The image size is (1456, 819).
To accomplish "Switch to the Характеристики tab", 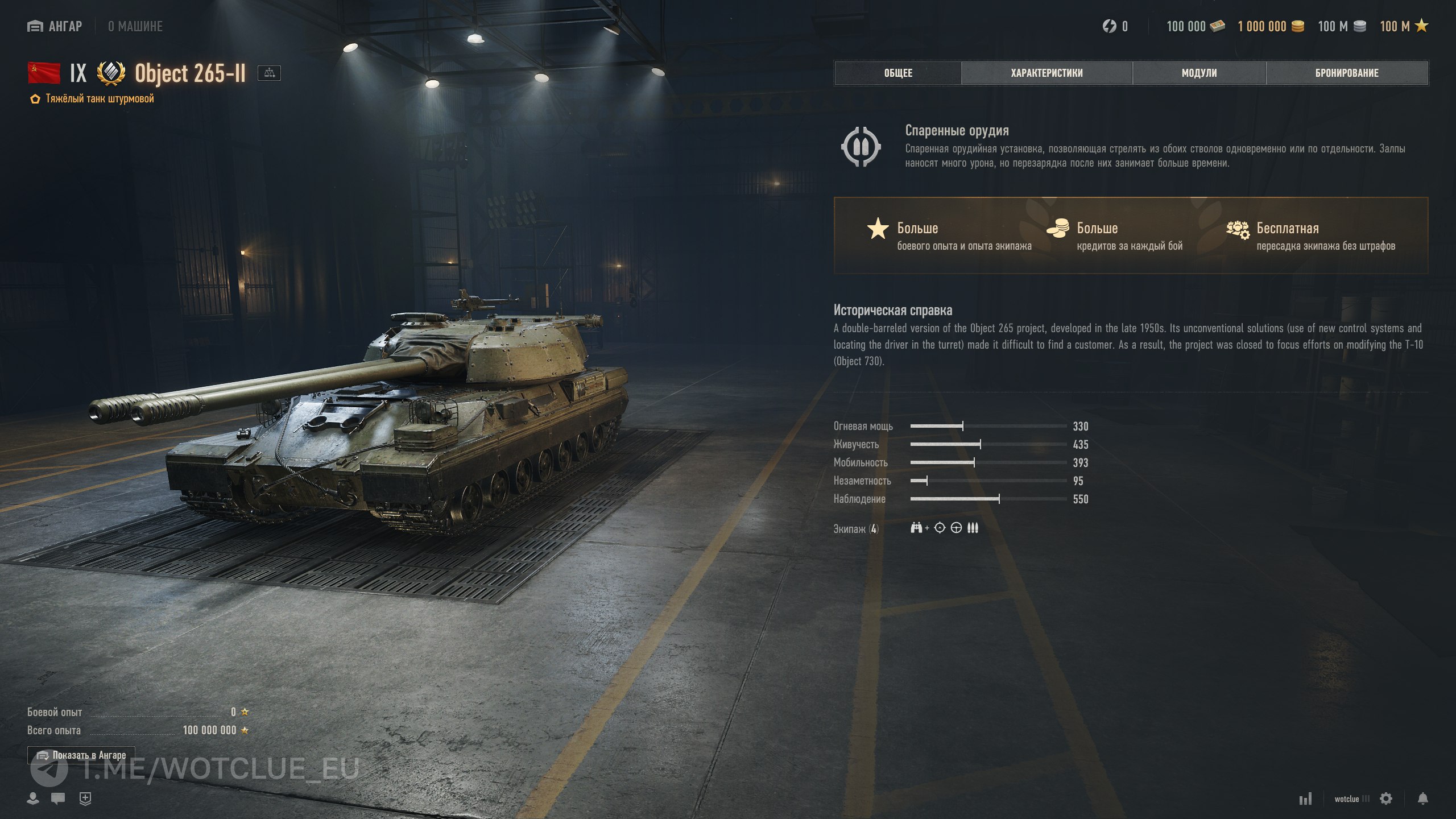I will (1046, 73).
